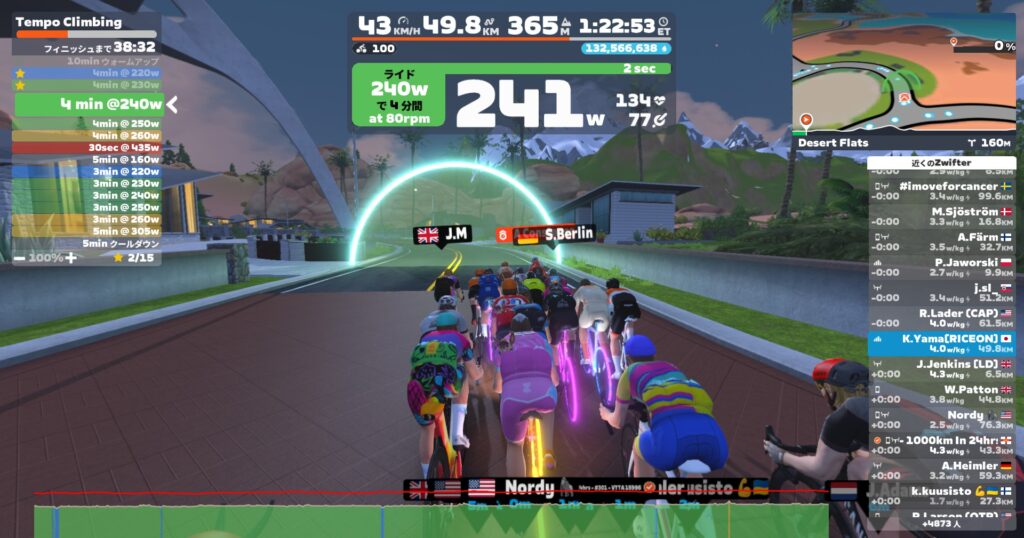Screen dimensions: 1024x538
Task: Choose J.Jenkins (LD) in the rider list
Action: click(940, 369)
